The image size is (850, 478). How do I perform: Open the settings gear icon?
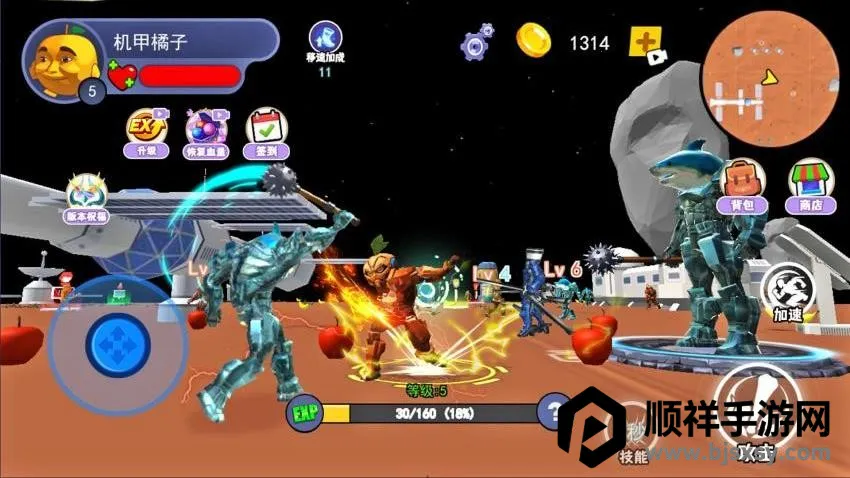click(x=476, y=43)
